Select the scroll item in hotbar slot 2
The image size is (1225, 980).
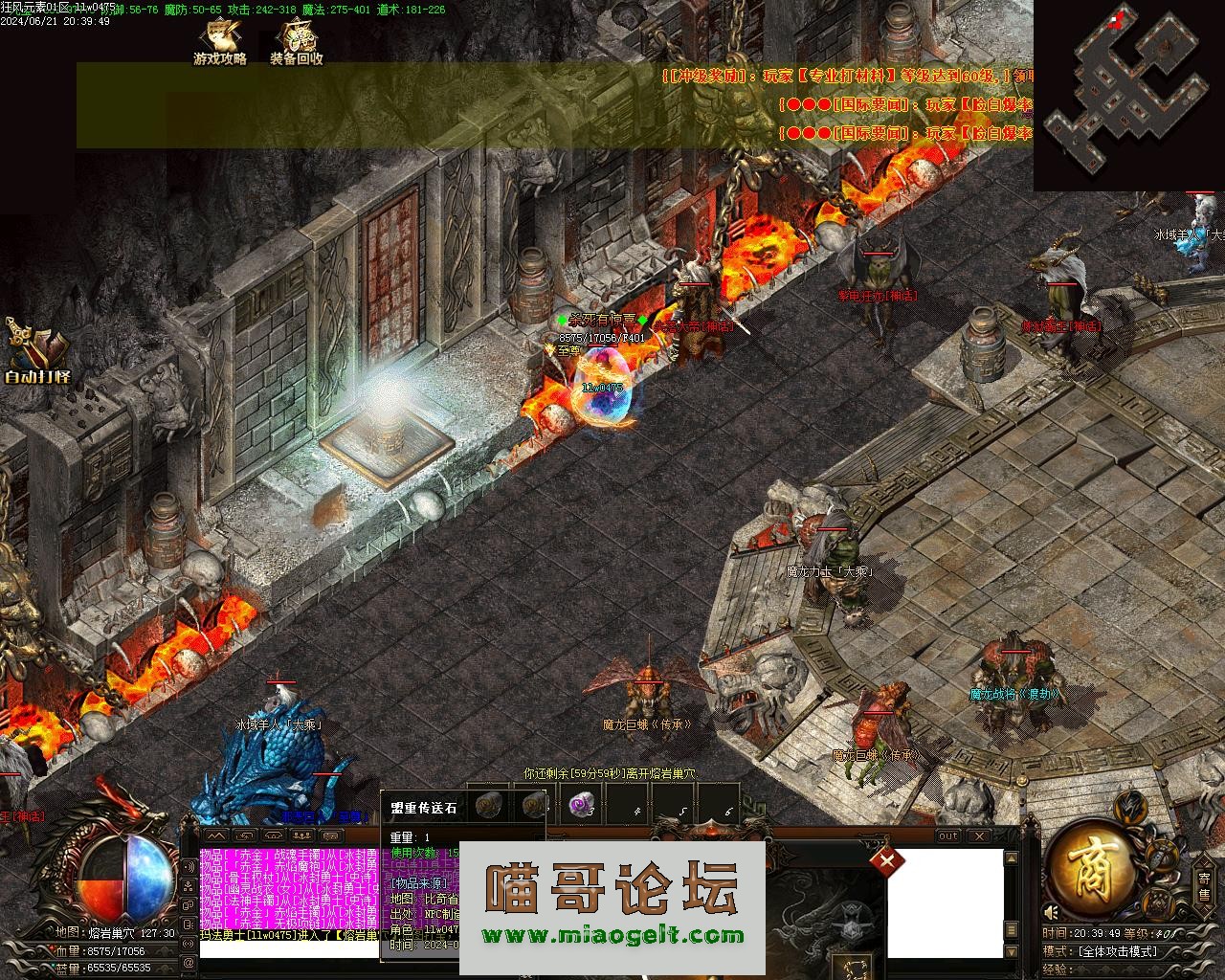[533, 806]
